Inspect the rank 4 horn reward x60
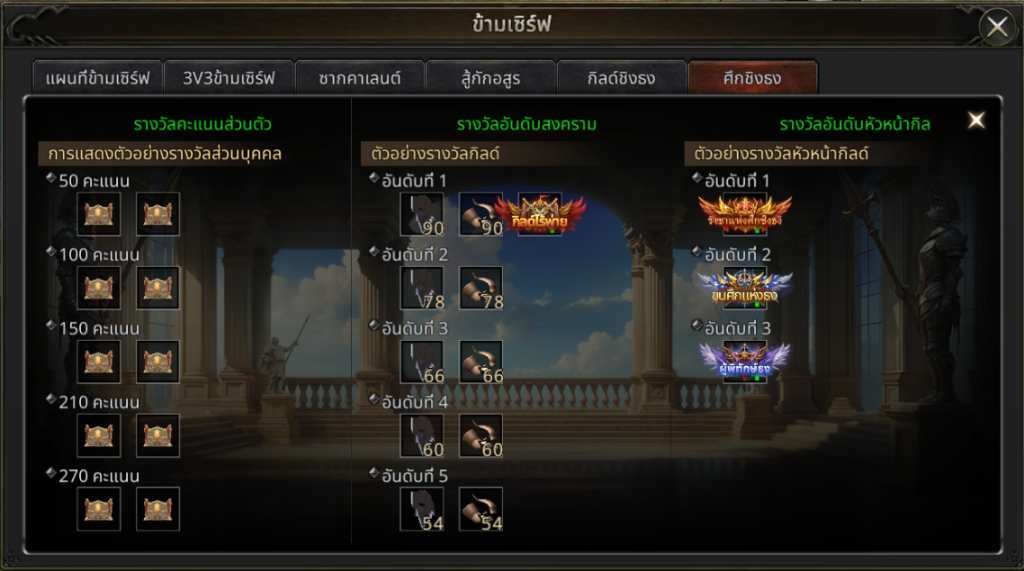The height and width of the screenshot is (571, 1024). pos(481,436)
